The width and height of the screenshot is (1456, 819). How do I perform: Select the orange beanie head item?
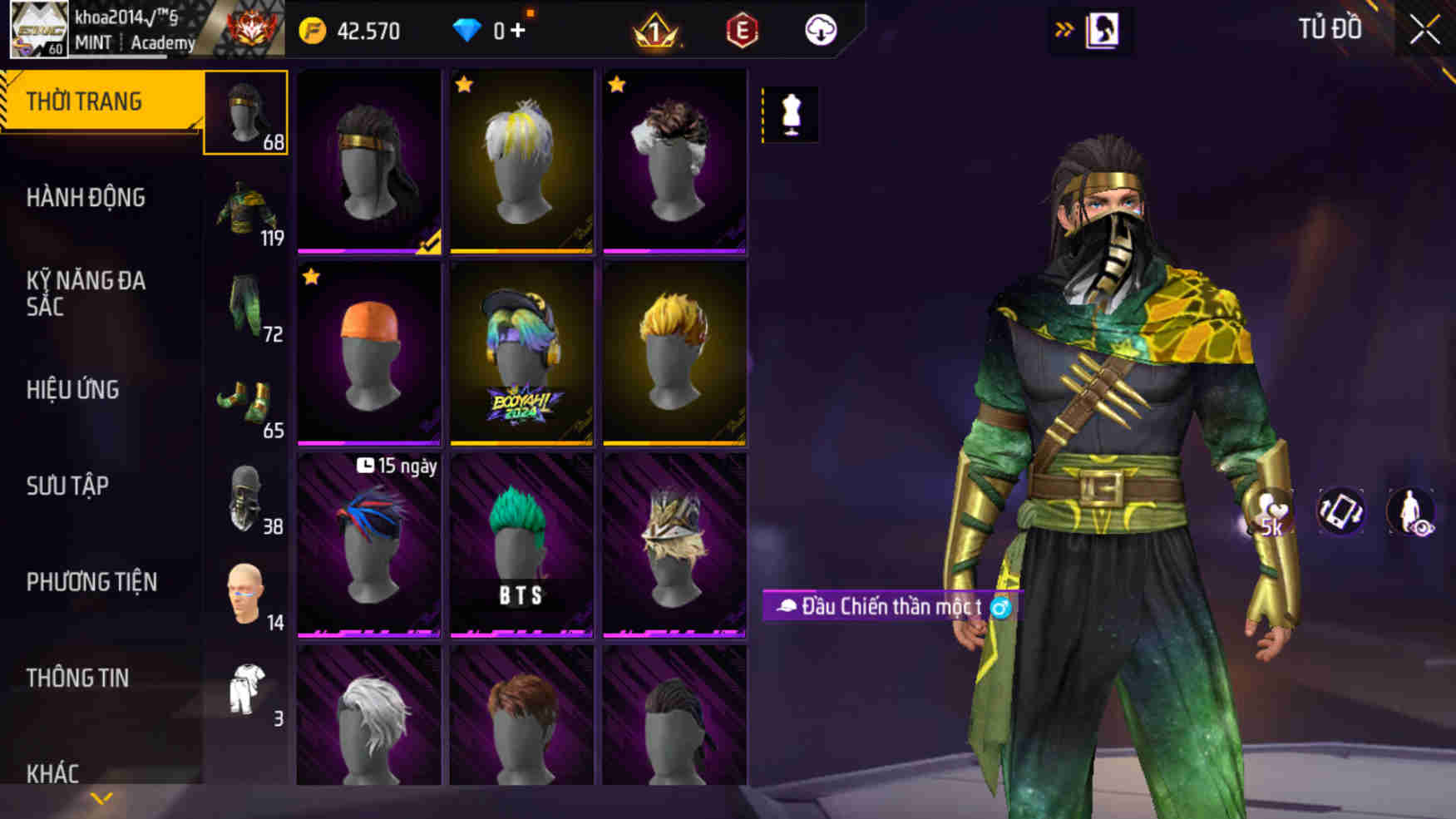pyautogui.click(x=369, y=353)
